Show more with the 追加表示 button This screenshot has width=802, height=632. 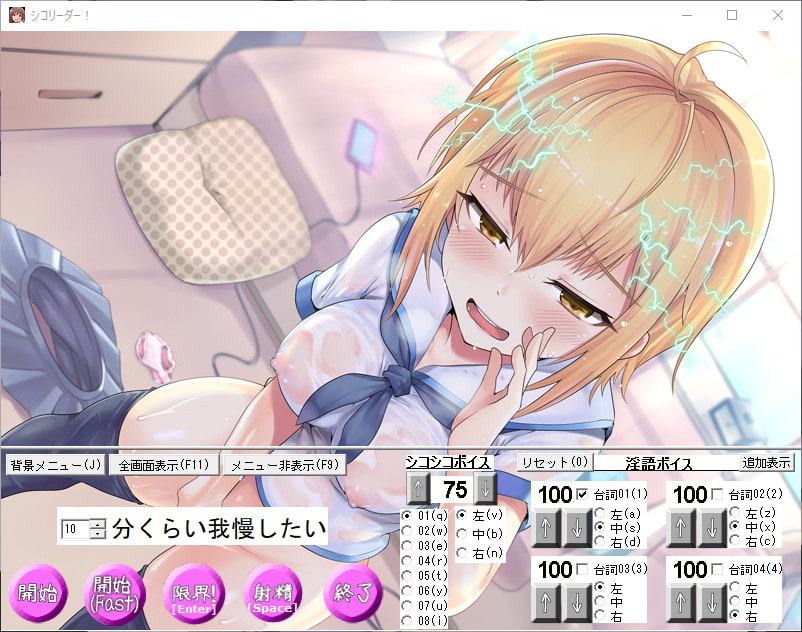pos(766,462)
